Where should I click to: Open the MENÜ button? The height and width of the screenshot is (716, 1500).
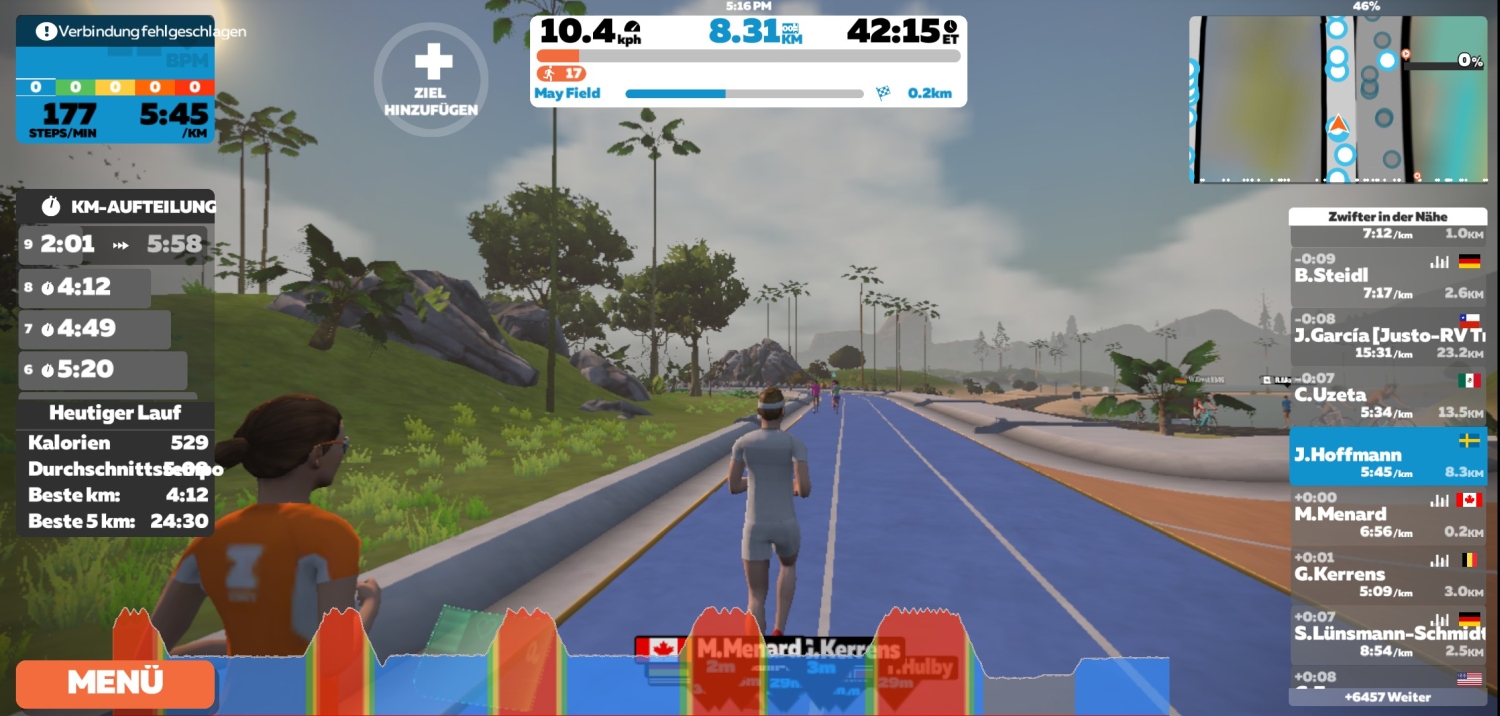[115, 683]
